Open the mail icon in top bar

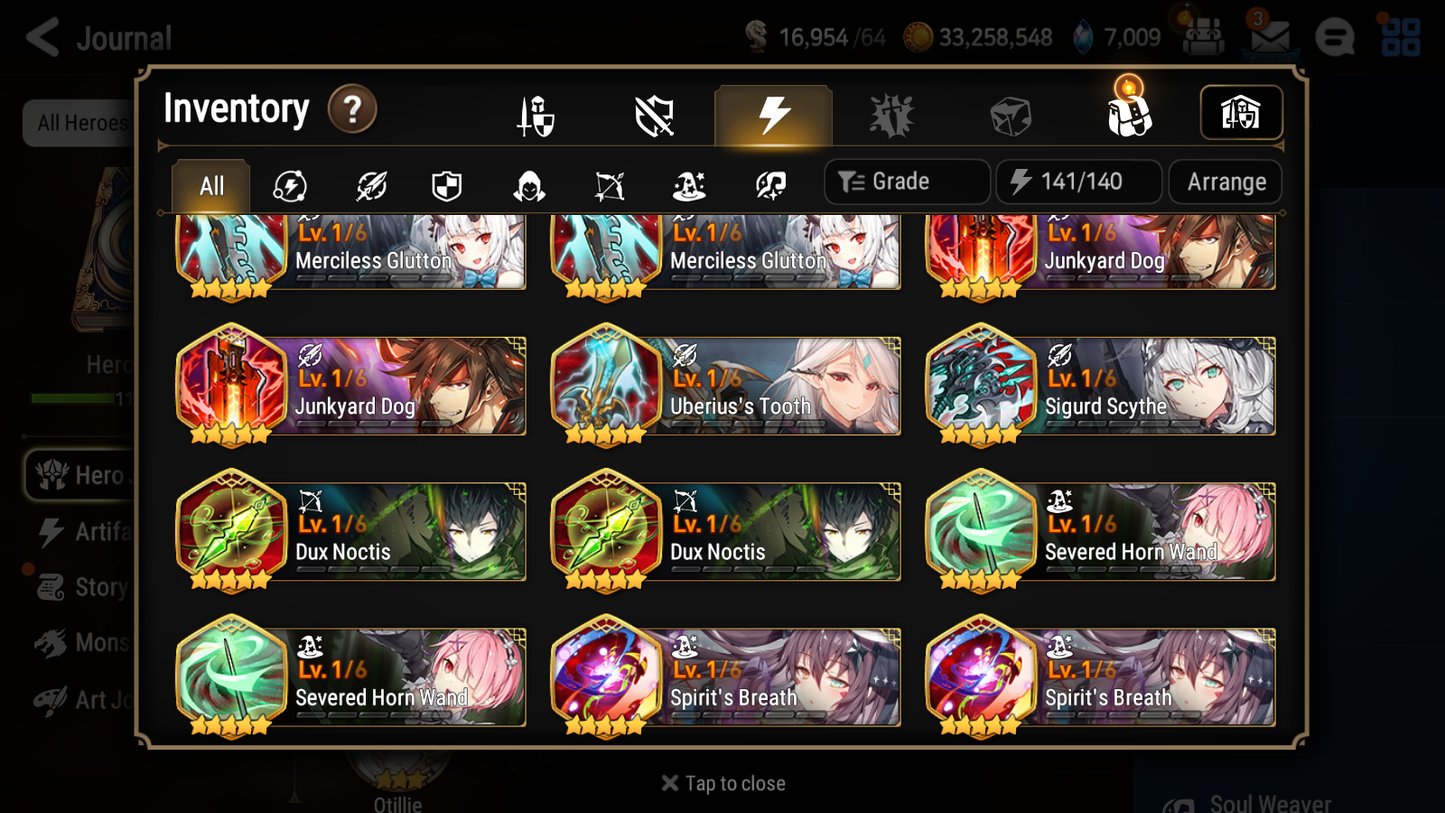pos(1269,37)
